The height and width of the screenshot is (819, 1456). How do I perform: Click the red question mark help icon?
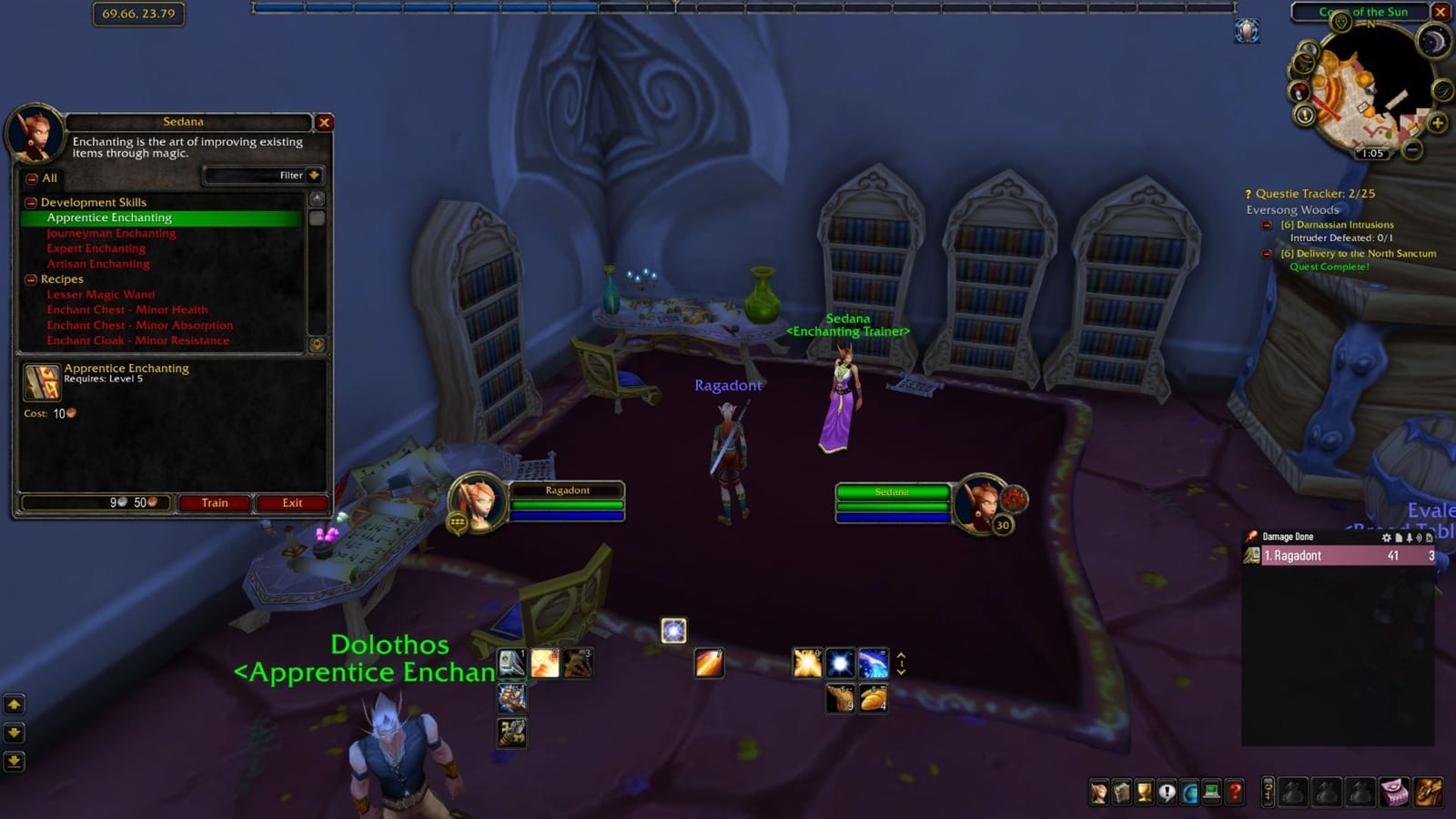pyautogui.click(x=1234, y=792)
